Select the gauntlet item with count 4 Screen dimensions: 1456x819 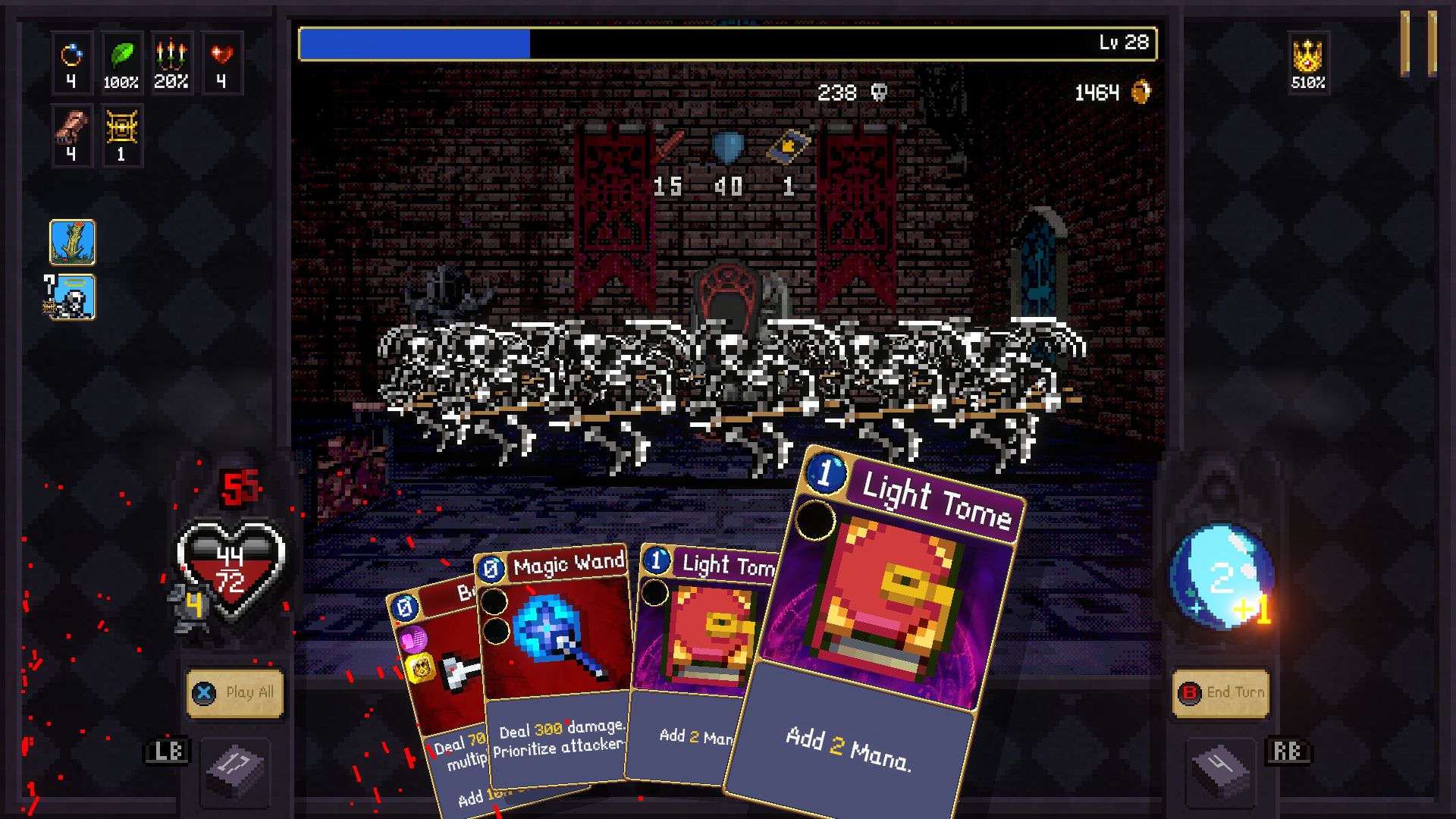(x=72, y=135)
